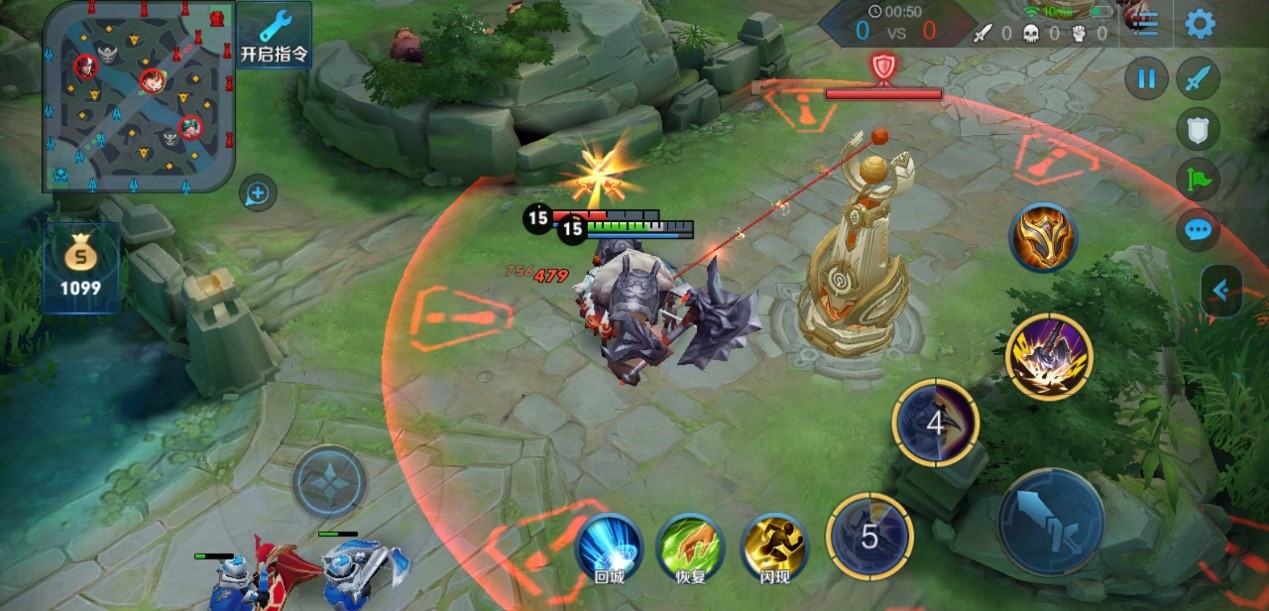The height and width of the screenshot is (611, 1269).
Task: Send the green flag rally signal
Action: click(x=1197, y=180)
